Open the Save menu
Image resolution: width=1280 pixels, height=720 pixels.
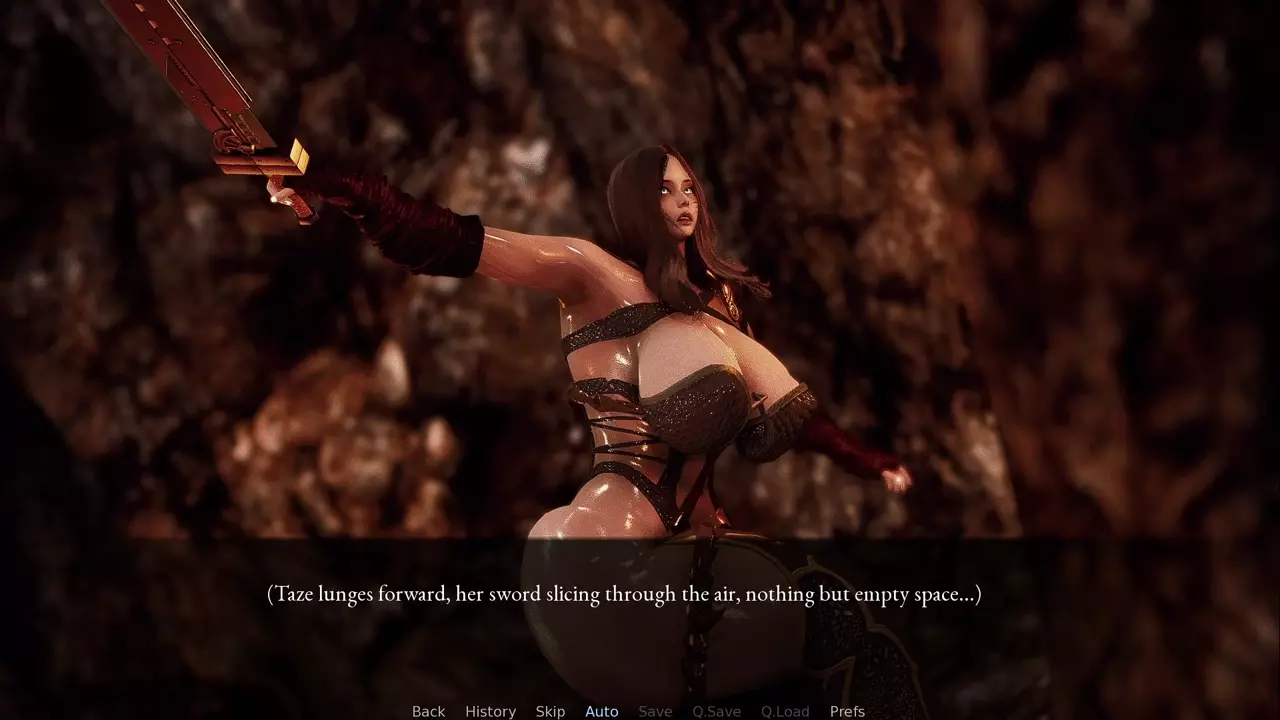click(x=655, y=711)
